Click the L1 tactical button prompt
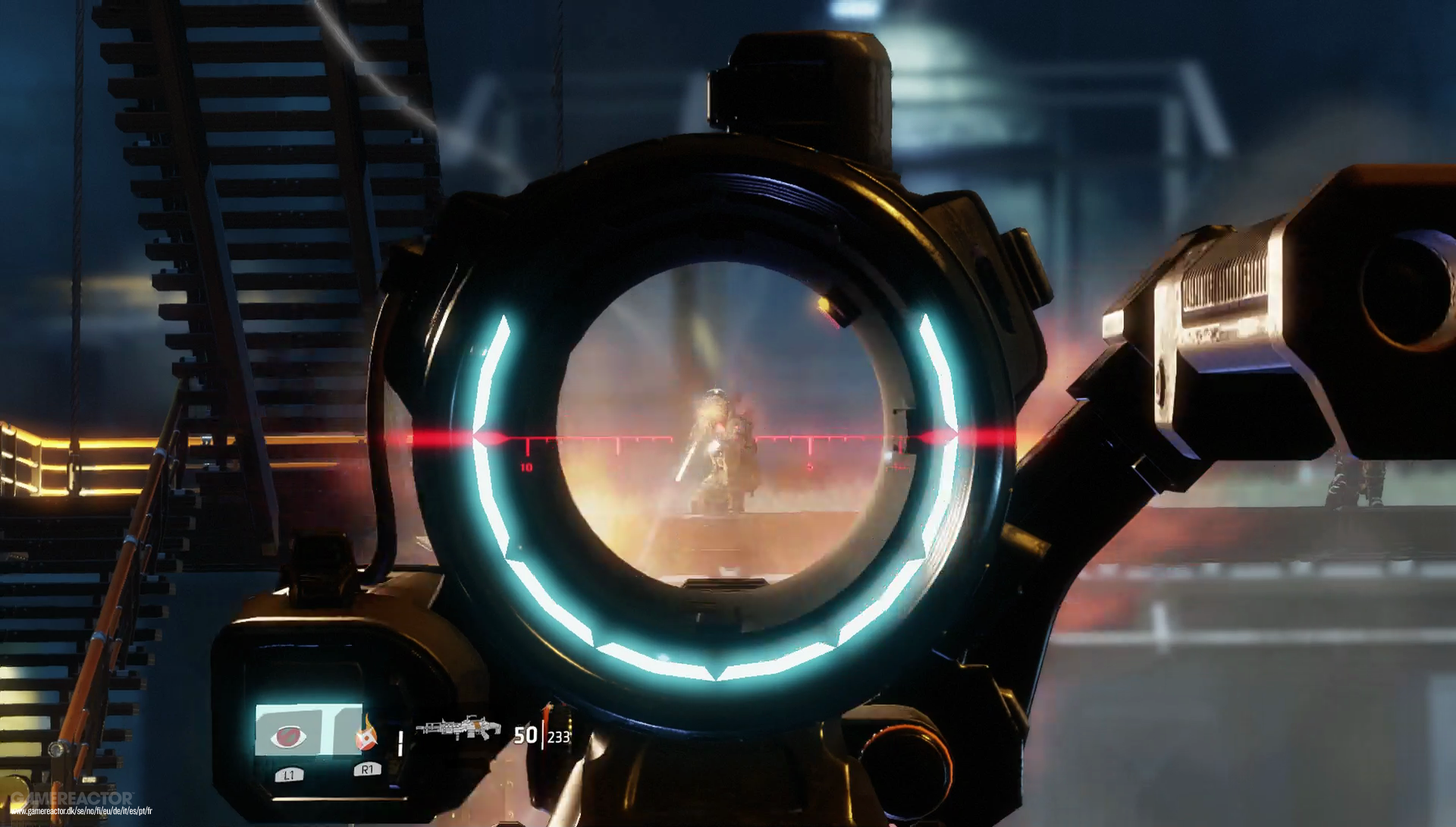The width and height of the screenshot is (1456, 827). pos(288,775)
